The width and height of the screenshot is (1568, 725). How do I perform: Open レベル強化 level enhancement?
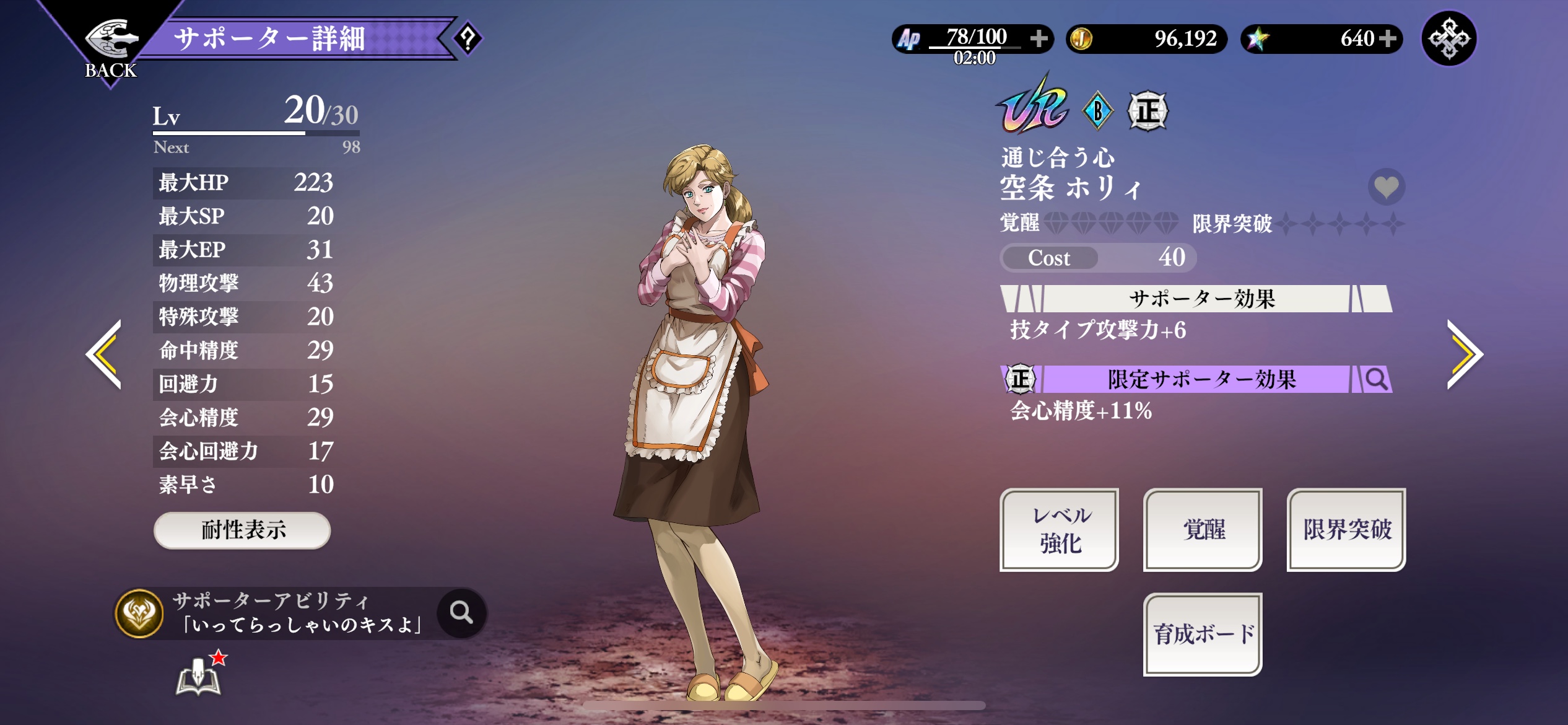click(x=1060, y=530)
